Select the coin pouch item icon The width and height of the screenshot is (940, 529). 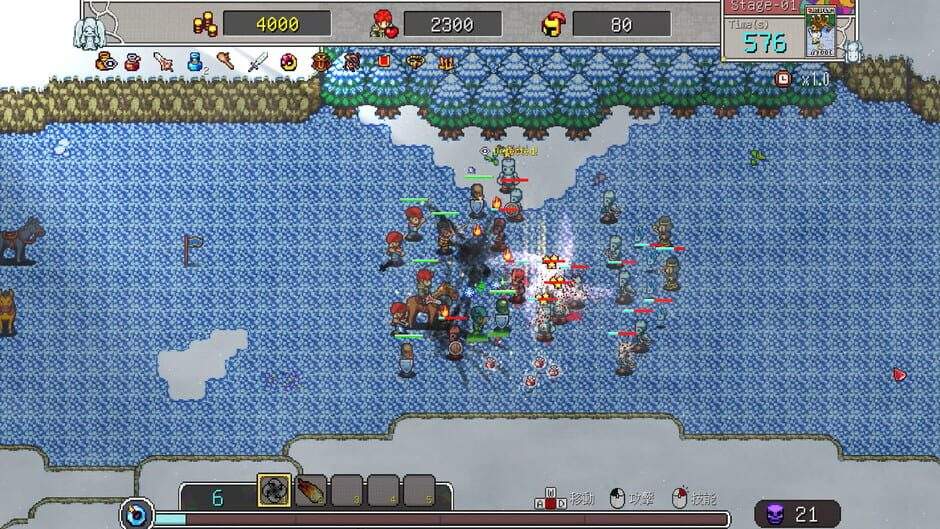(x=105, y=62)
